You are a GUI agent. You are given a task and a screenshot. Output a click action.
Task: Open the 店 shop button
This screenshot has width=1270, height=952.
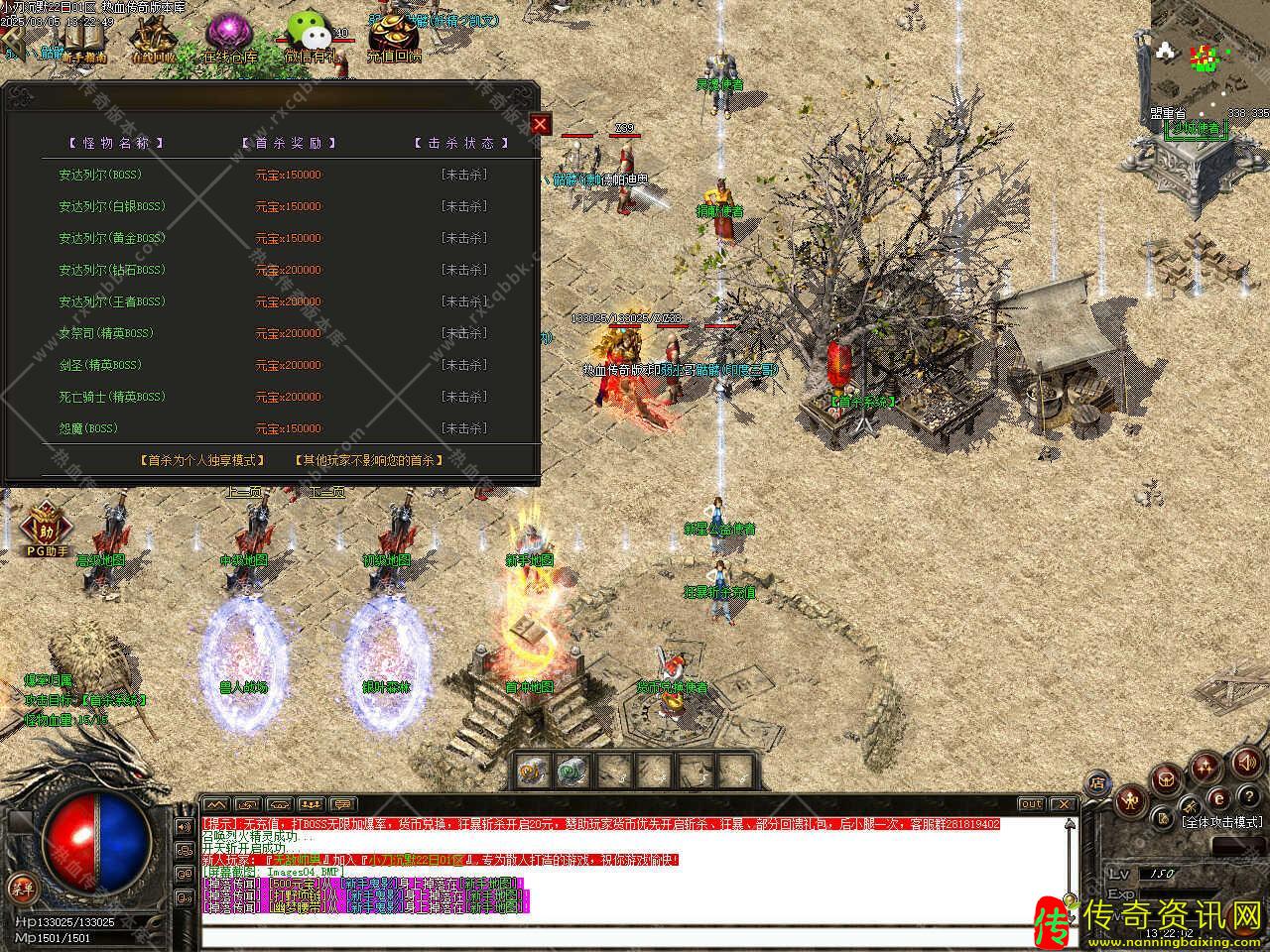pos(1097,784)
